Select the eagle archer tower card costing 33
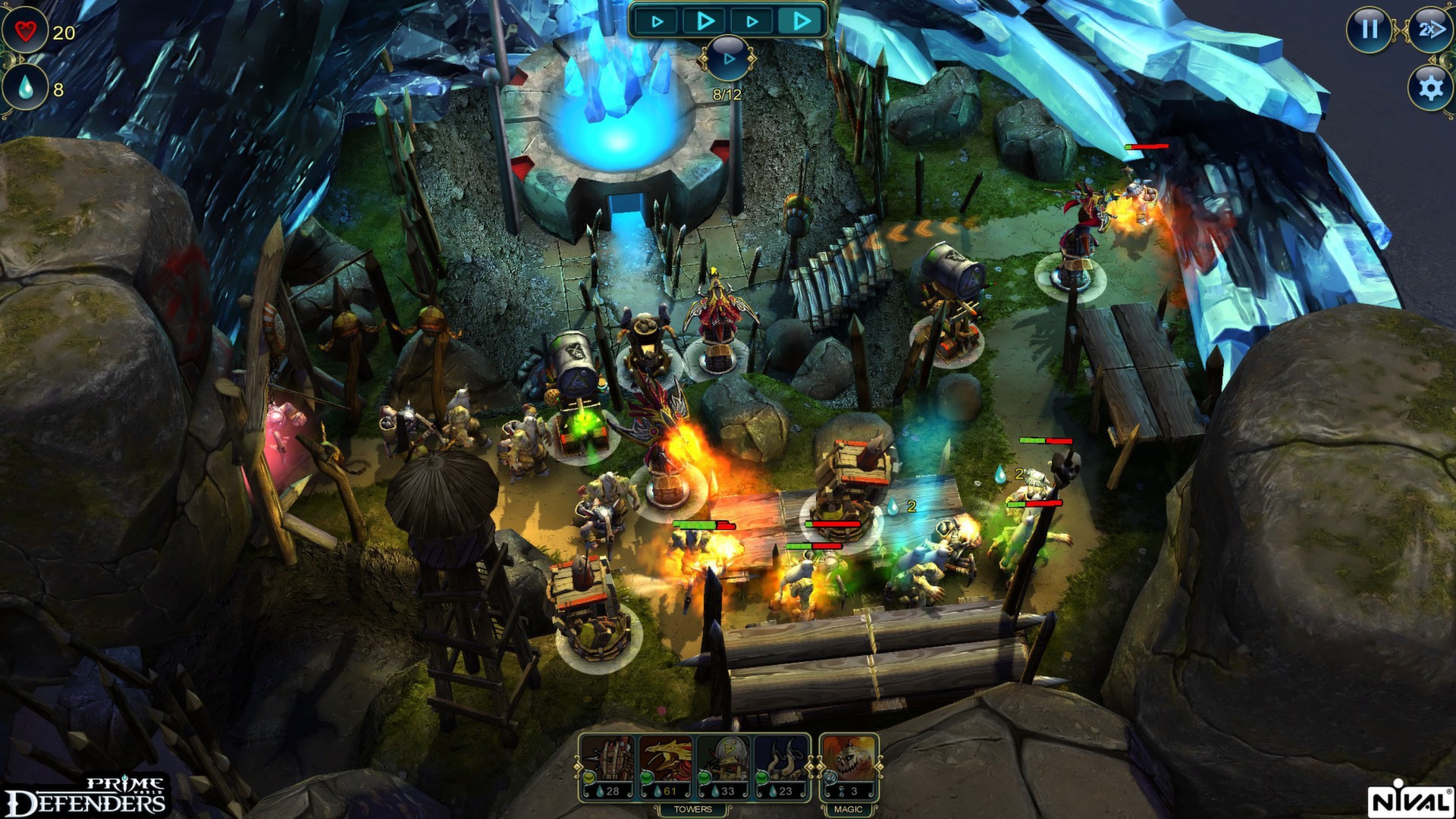1456x819 pixels. (x=722, y=761)
